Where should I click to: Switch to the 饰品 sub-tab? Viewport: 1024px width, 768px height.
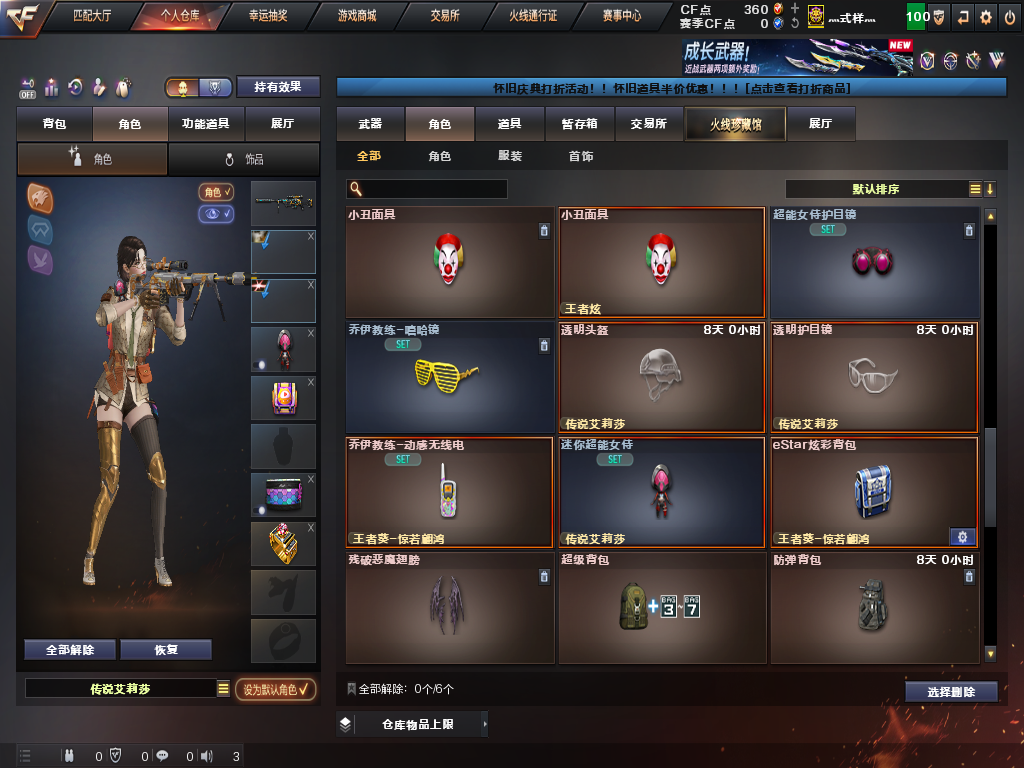point(244,159)
